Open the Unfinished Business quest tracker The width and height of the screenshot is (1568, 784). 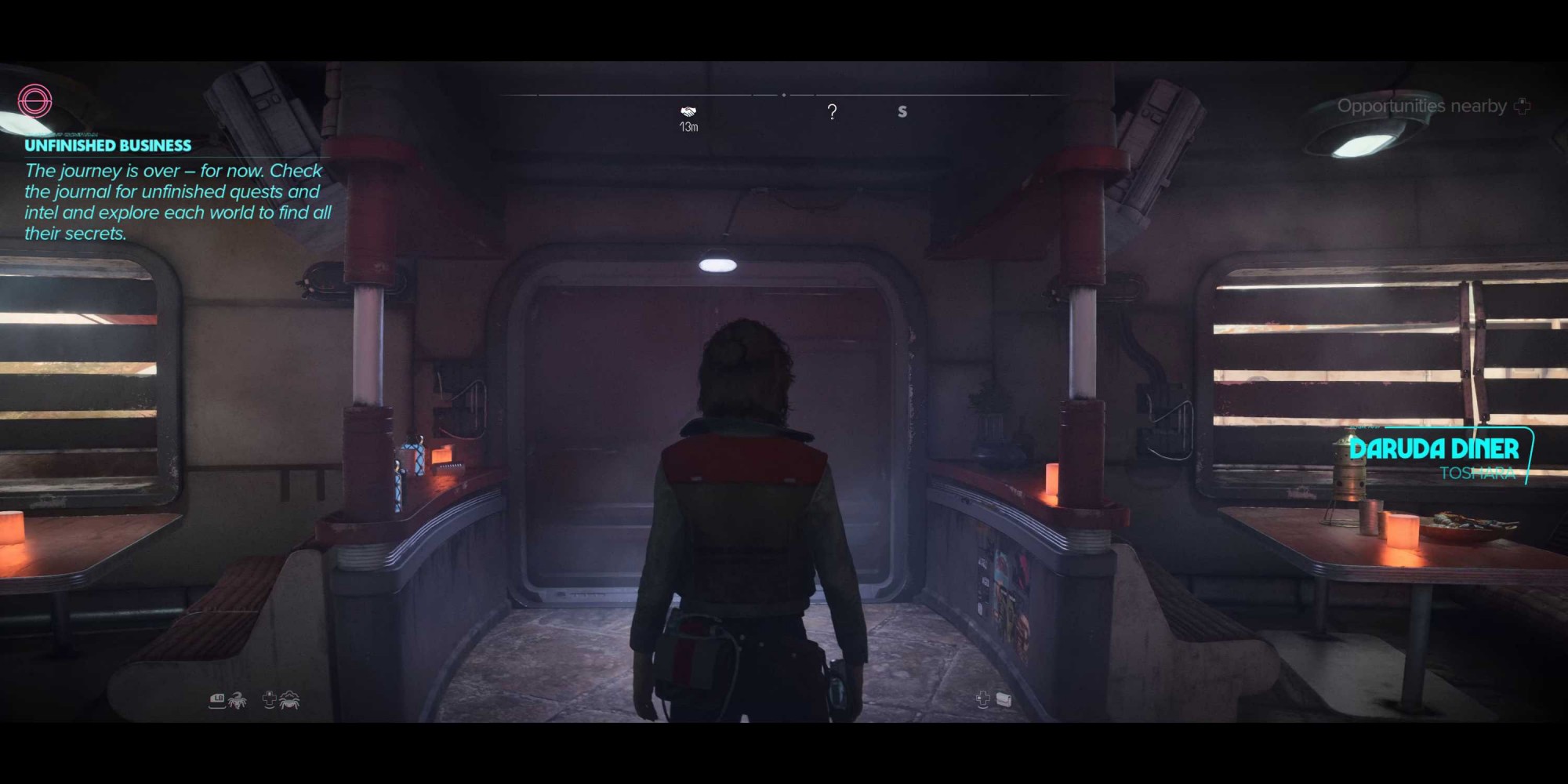coord(107,146)
